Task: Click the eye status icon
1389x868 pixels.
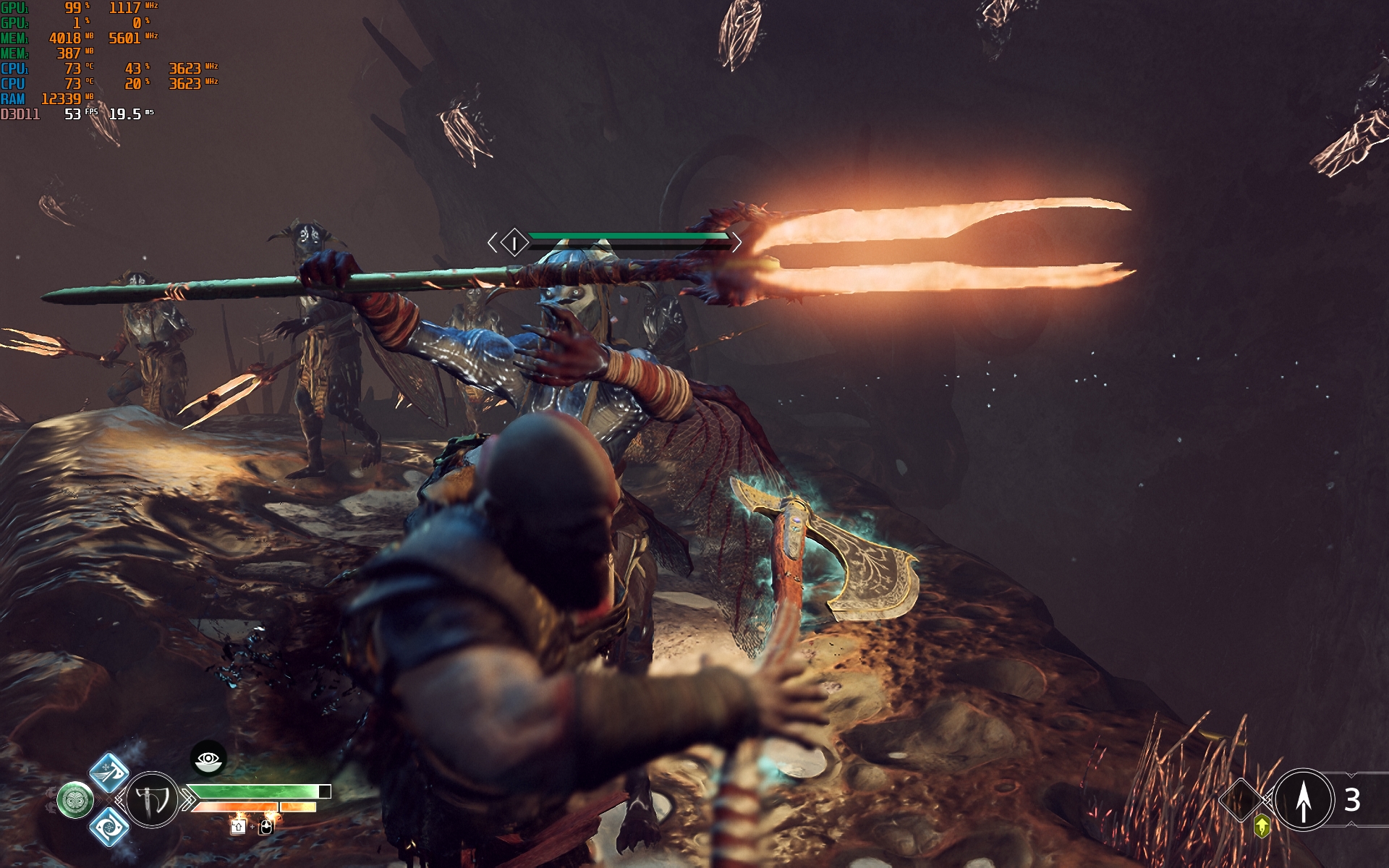Action: [208, 759]
